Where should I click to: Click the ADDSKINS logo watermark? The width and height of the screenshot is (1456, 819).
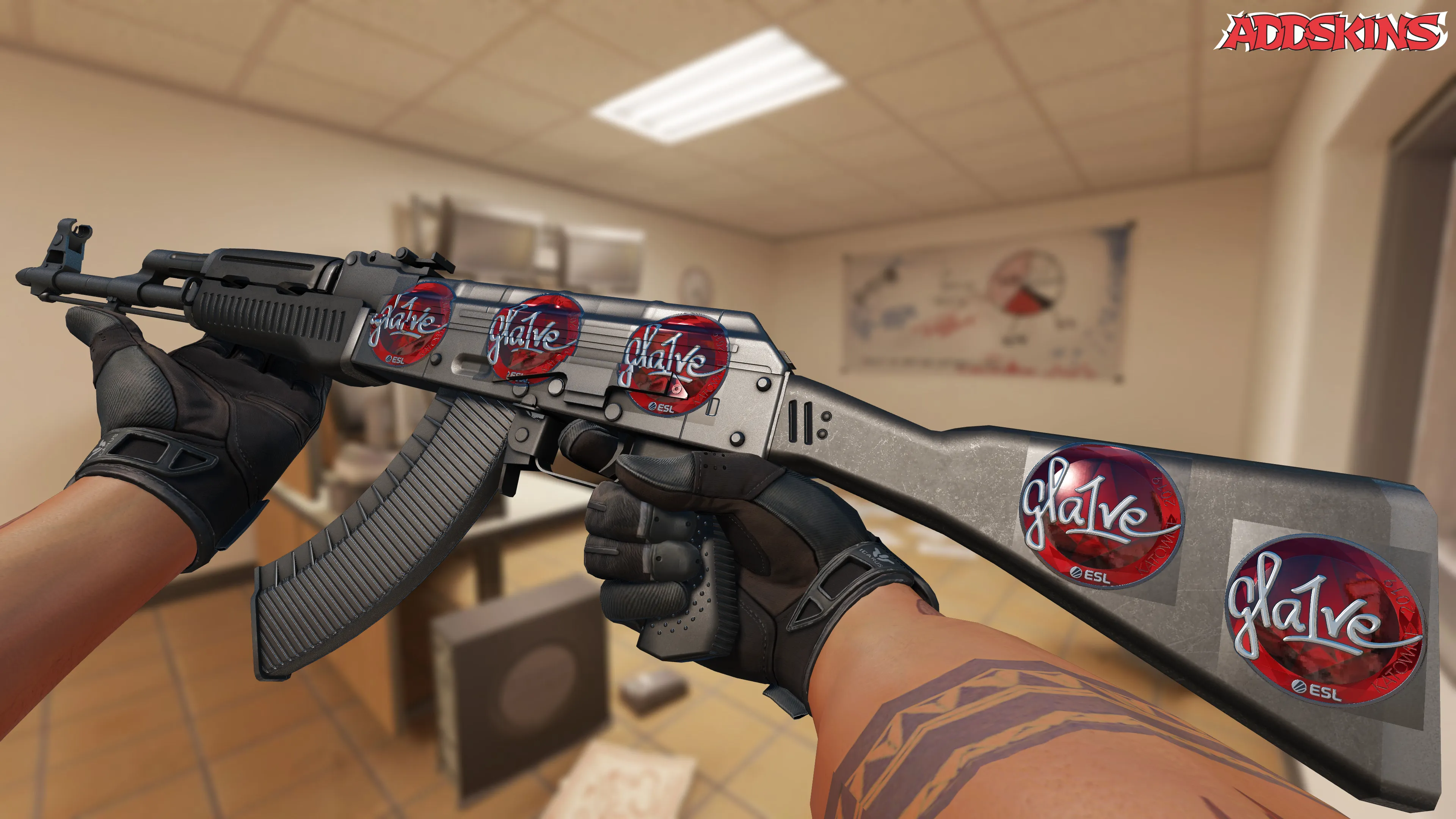[x=1332, y=32]
